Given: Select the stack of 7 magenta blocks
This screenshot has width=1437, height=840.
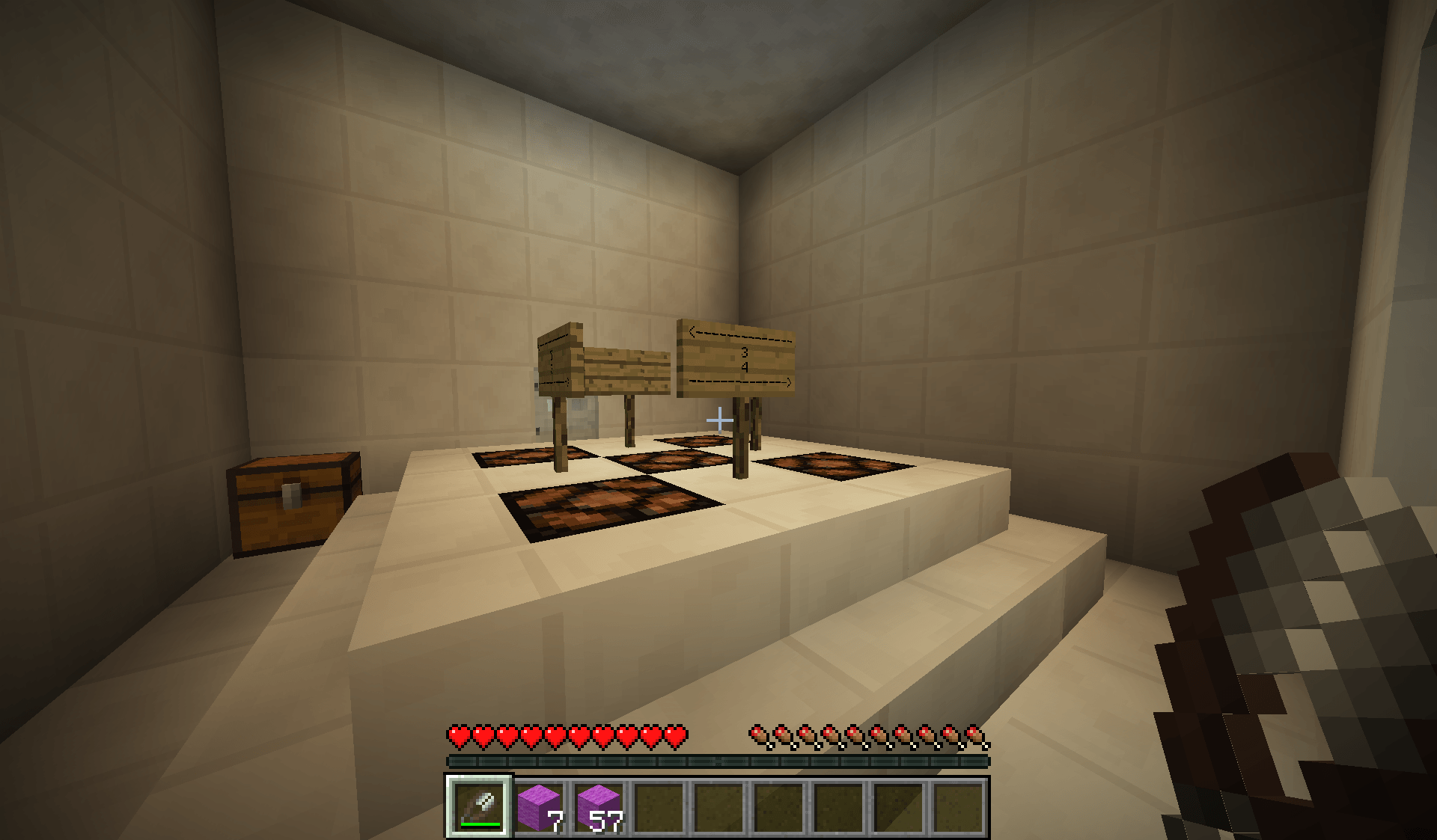Looking at the screenshot, I should (x=542, y=806).
